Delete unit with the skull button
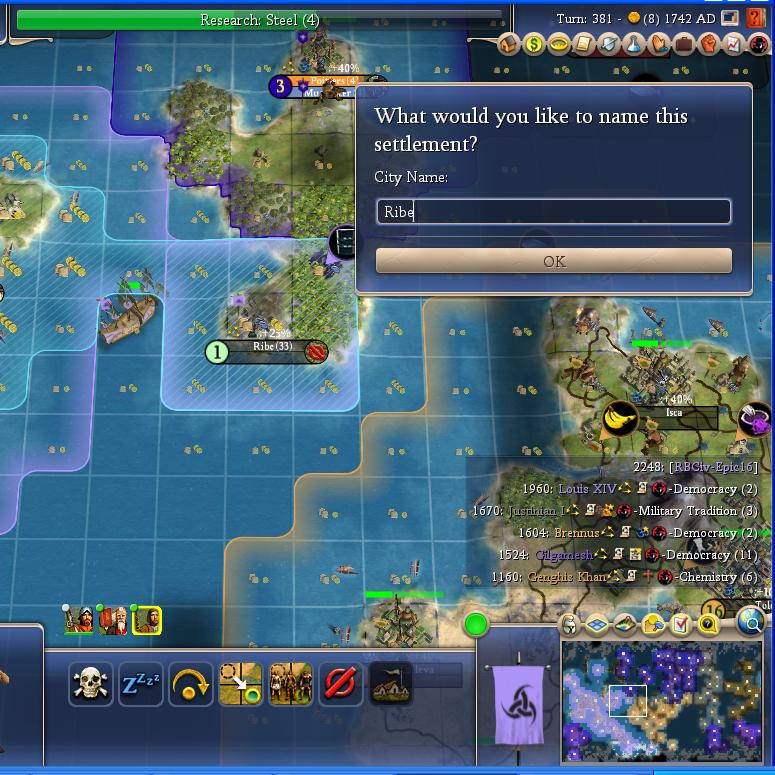The image size is (775, 775). click(x=92, y=684)
